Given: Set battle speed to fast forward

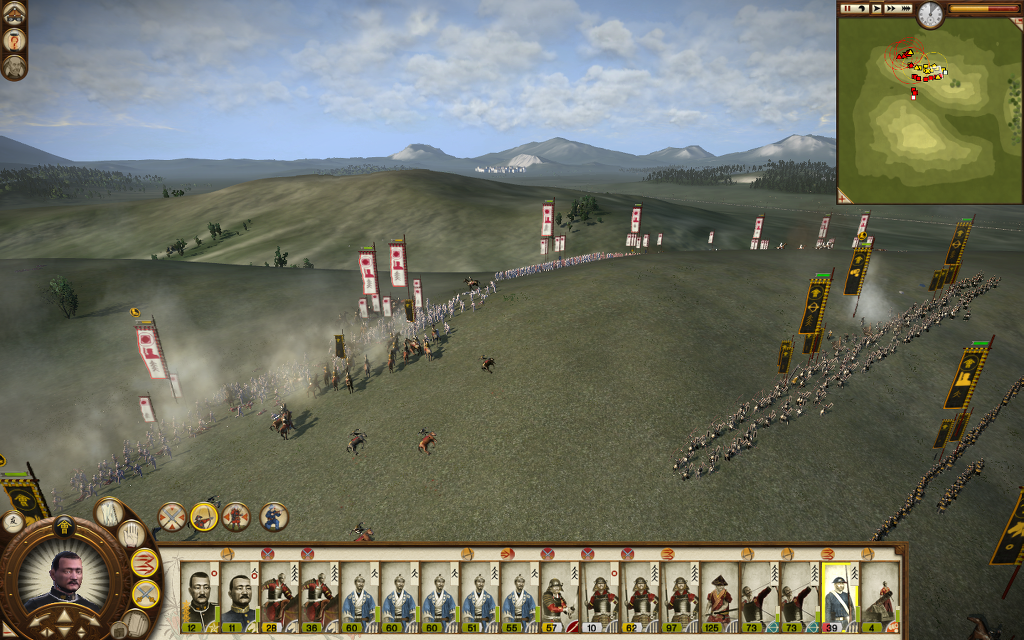Looking at the screenshot, I should point(891,8).
